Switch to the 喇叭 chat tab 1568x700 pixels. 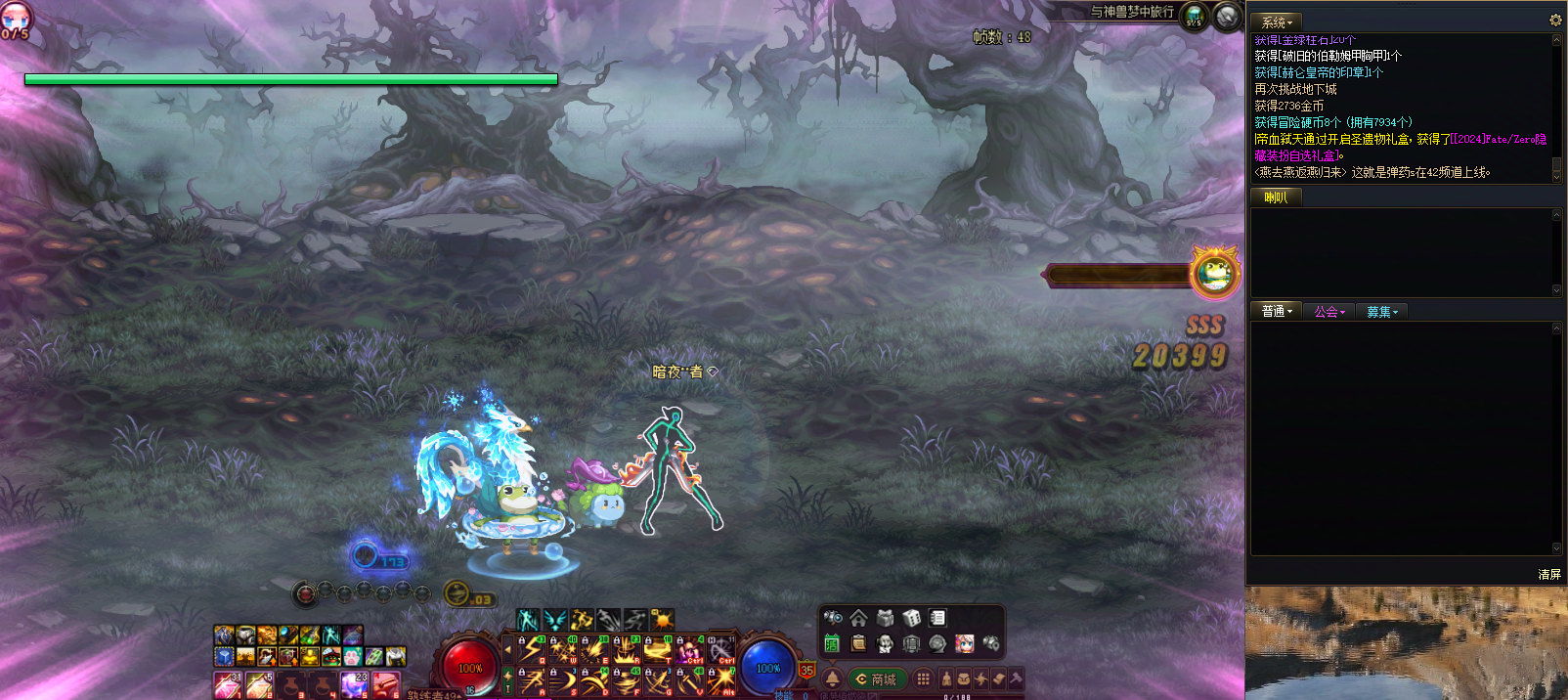point(1276,197)
